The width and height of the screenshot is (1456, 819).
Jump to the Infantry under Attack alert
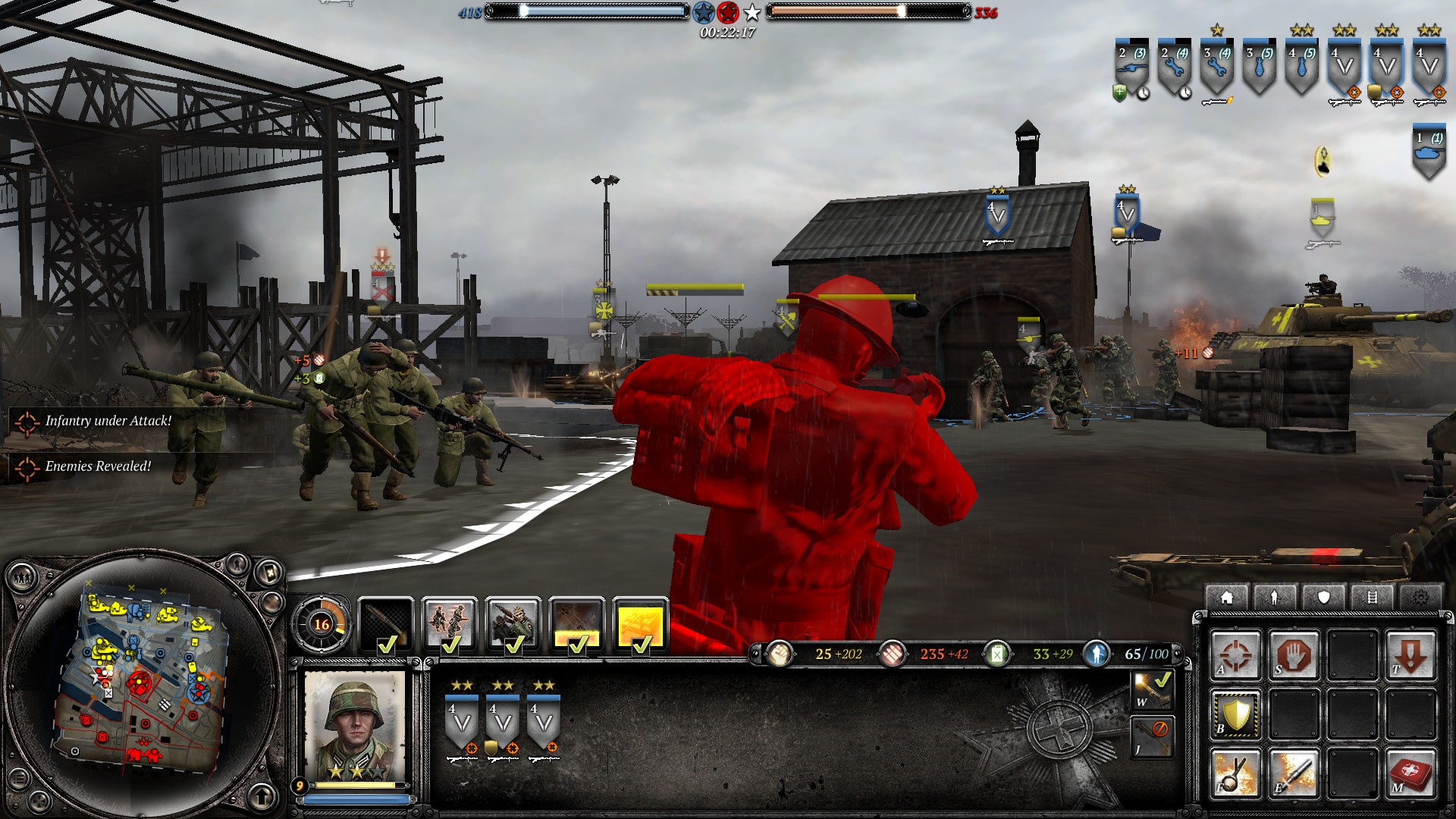pos(108,421)
